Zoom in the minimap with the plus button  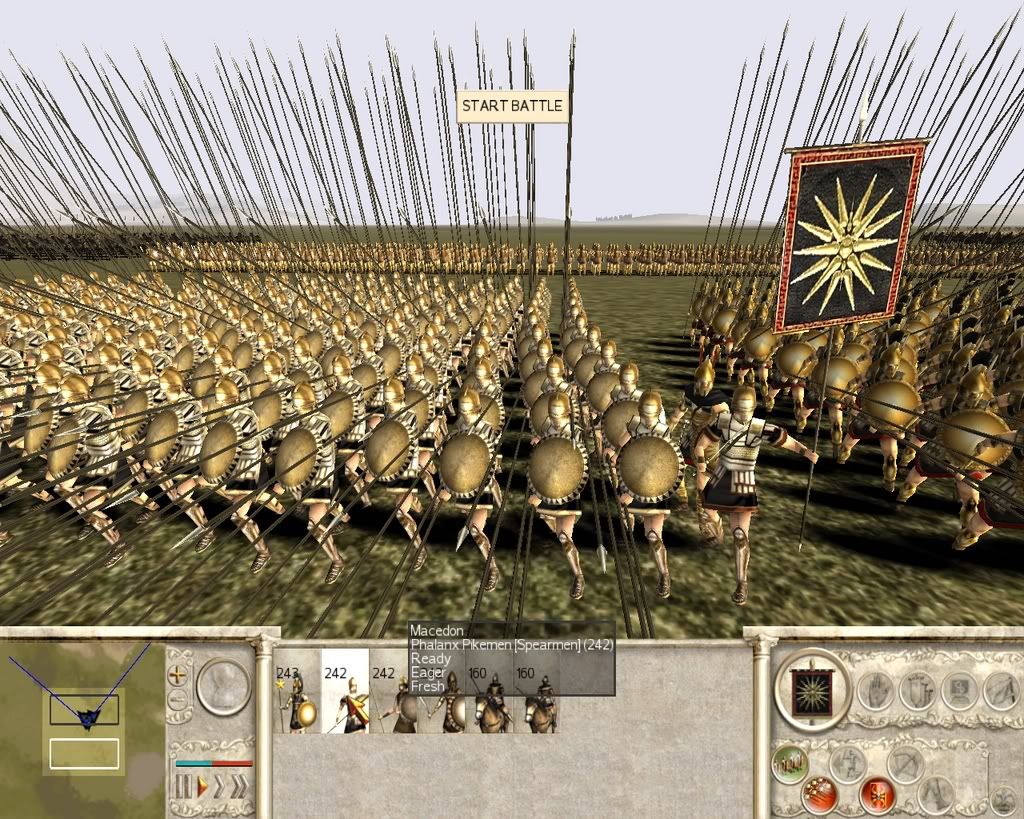(x=179, y=674)
